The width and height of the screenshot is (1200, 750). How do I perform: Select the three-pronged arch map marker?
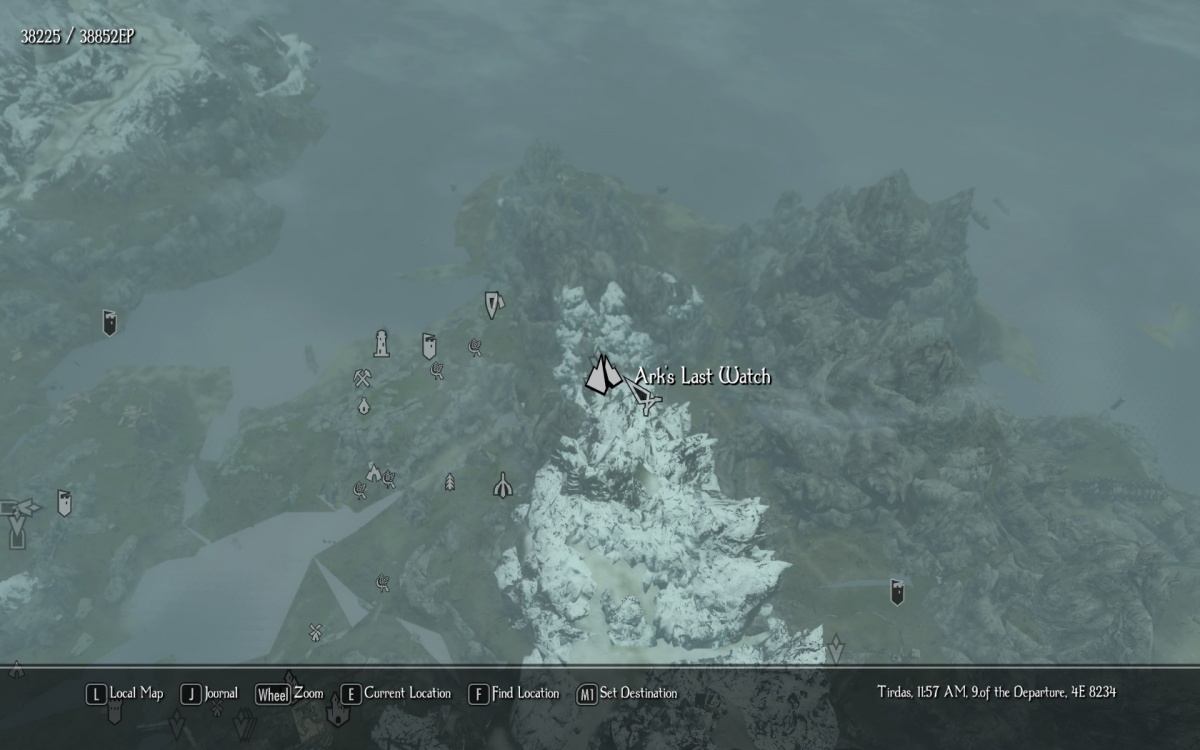[503, 485]
